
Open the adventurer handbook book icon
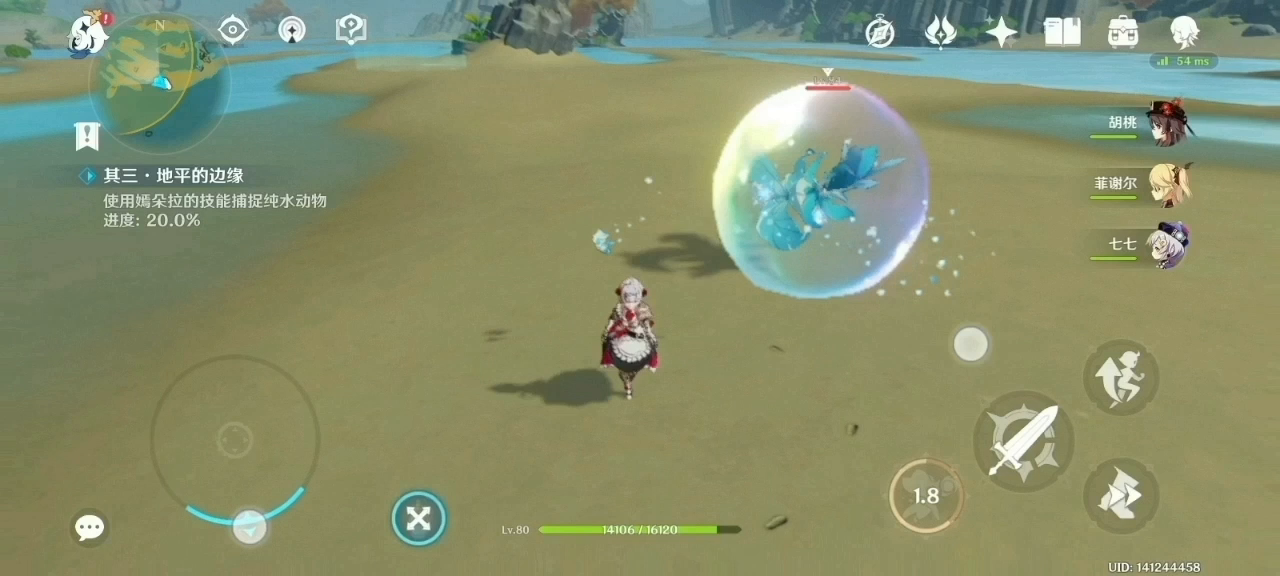click(1062, 32)
